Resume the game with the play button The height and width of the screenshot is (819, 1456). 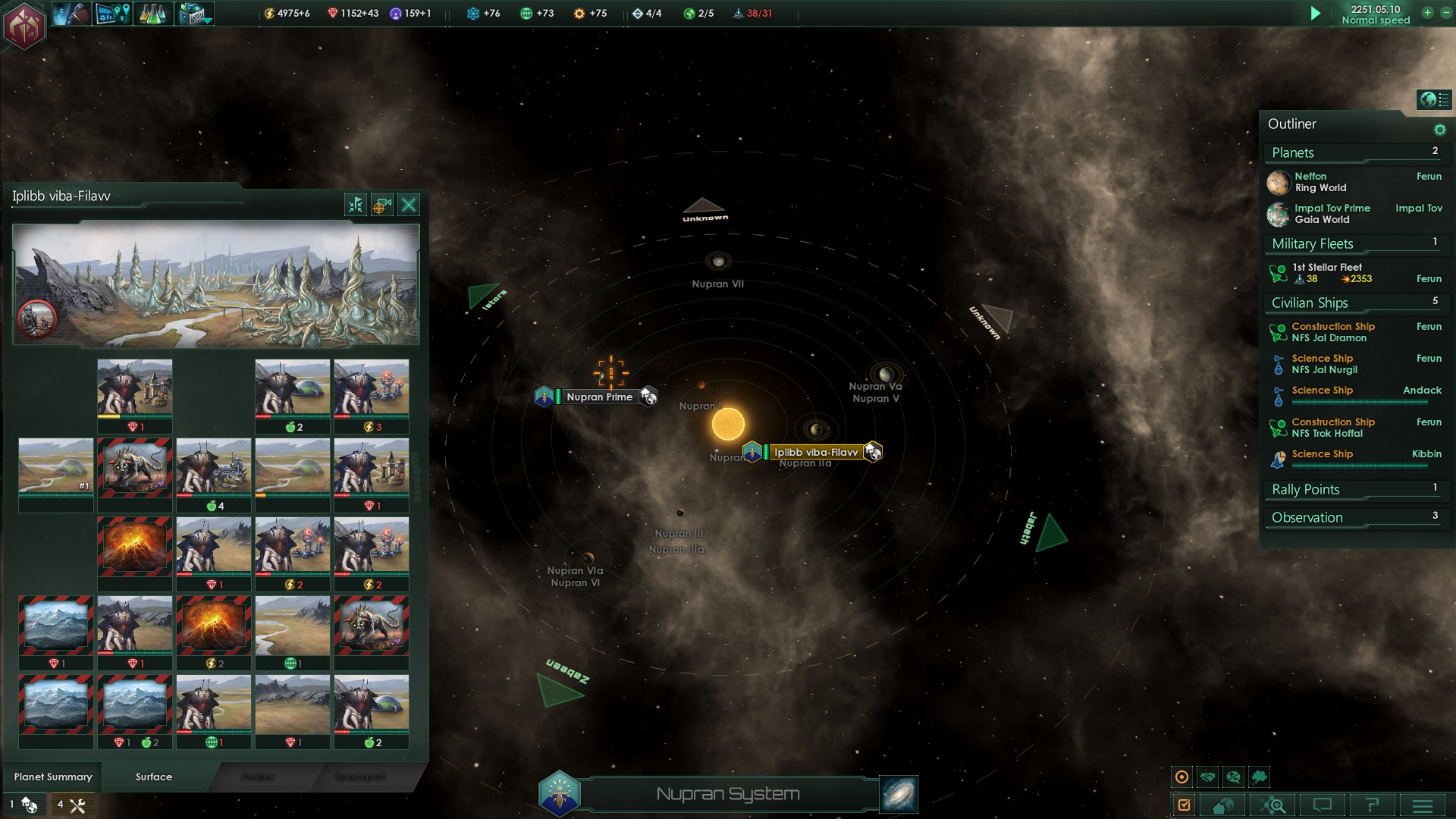point(1316,14)
